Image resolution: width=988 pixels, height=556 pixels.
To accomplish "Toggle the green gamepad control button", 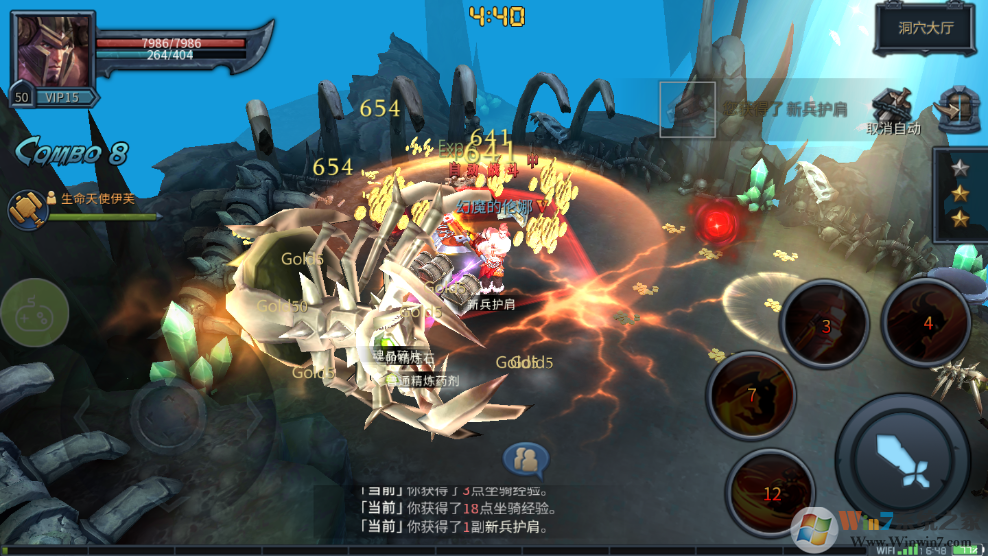I will (x=33, y=312).
